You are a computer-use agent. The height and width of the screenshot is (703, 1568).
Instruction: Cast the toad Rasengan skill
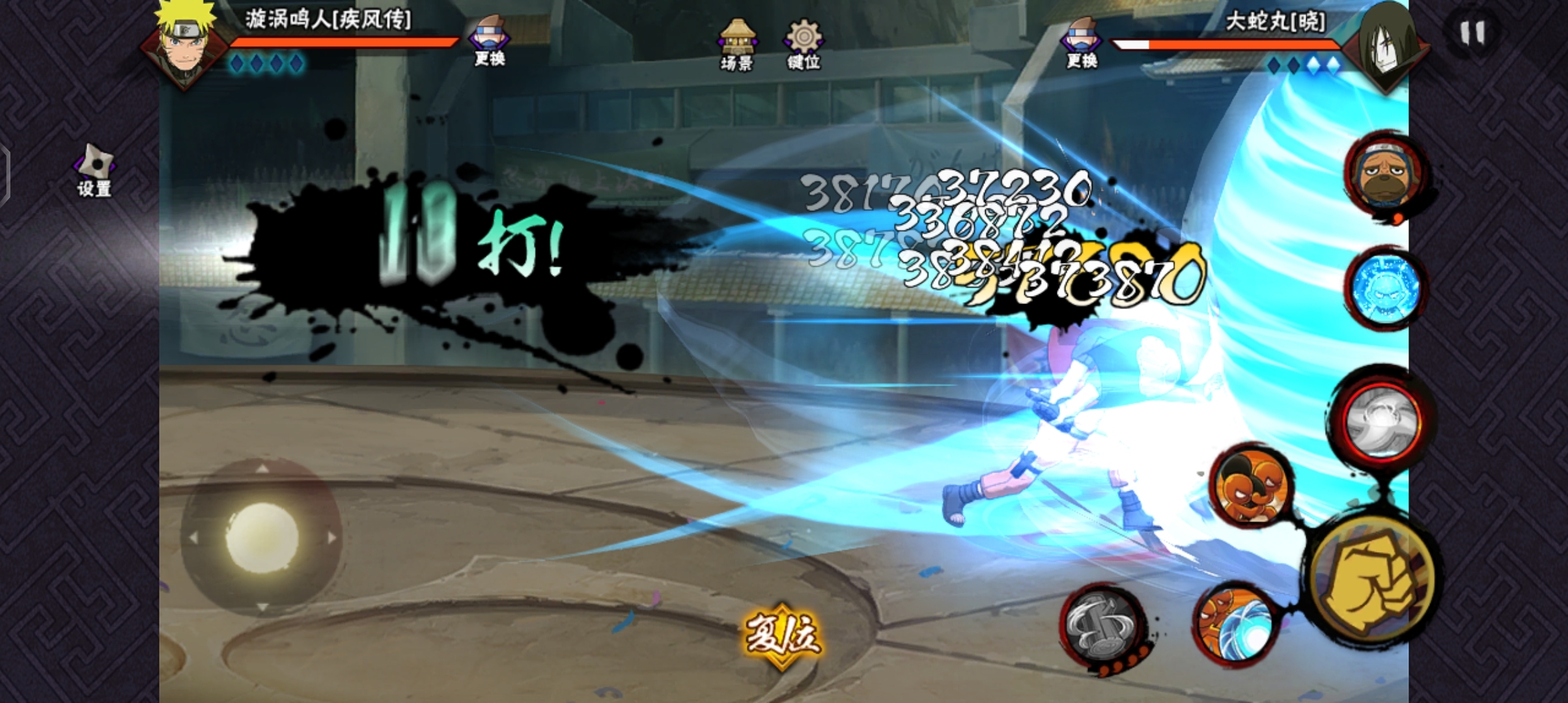[1235, 624]
